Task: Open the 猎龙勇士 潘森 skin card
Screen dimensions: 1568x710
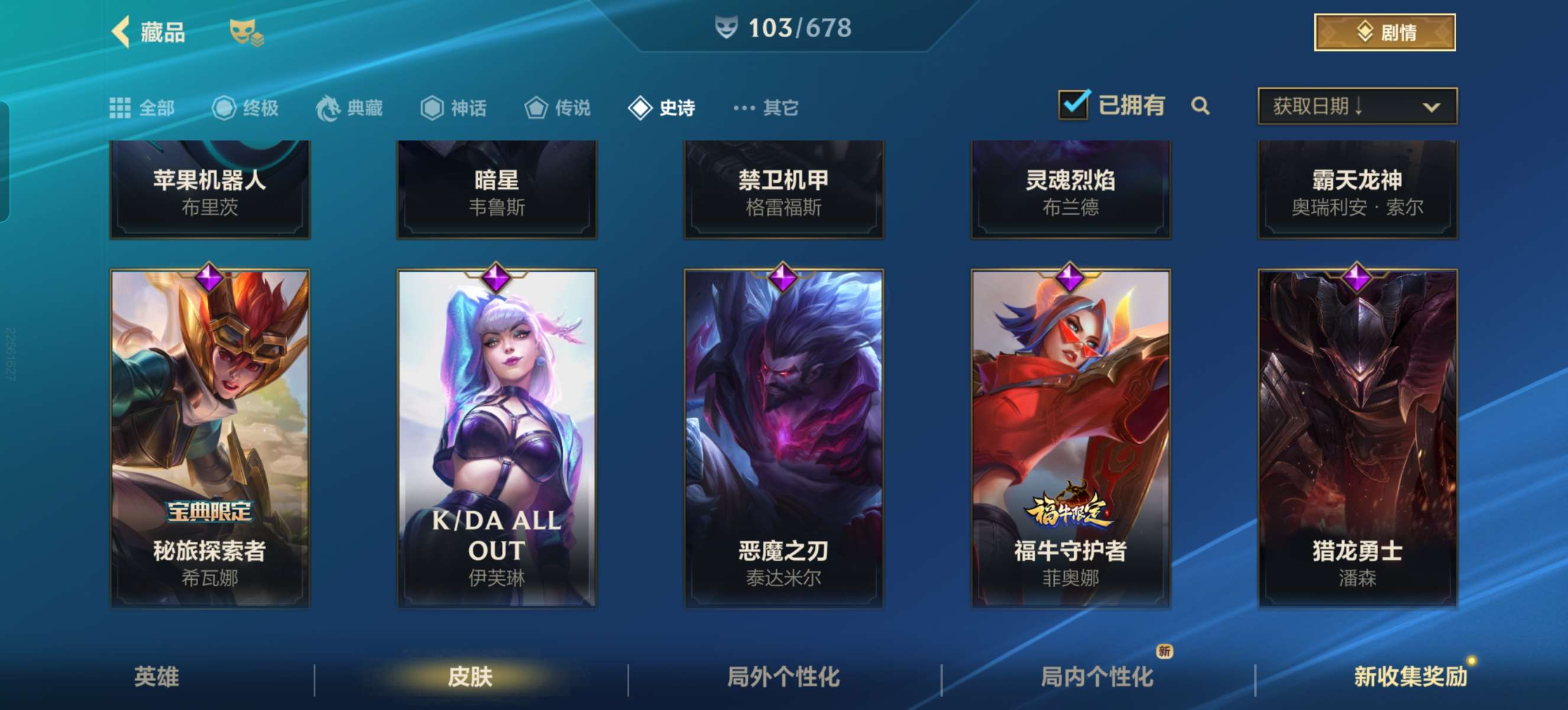Action: 1357,438
